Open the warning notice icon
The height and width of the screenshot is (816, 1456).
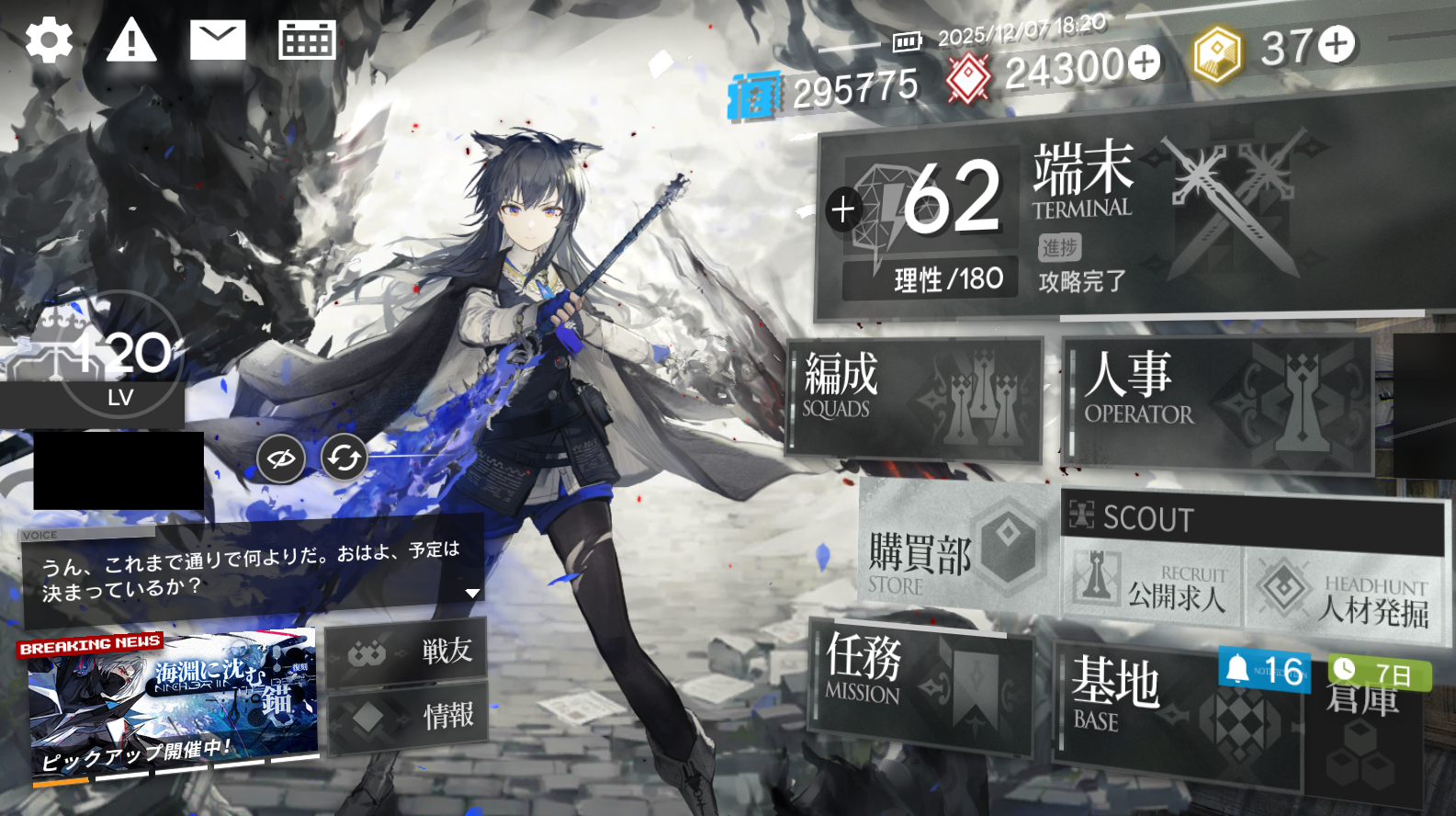pos(131,41)
